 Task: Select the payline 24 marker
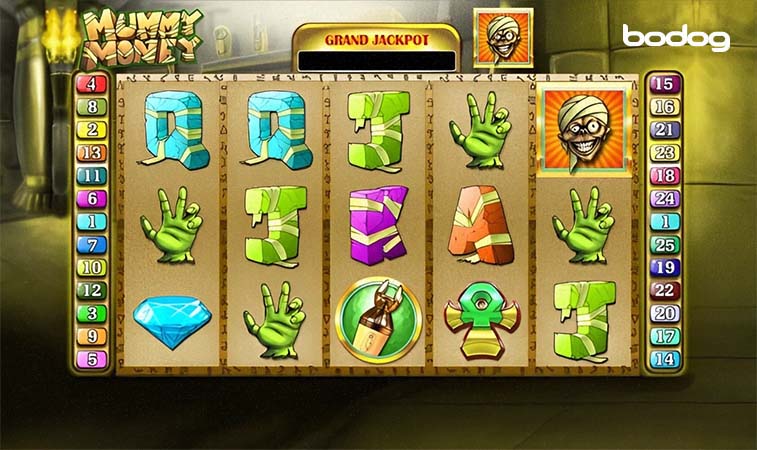click(665, 199)
